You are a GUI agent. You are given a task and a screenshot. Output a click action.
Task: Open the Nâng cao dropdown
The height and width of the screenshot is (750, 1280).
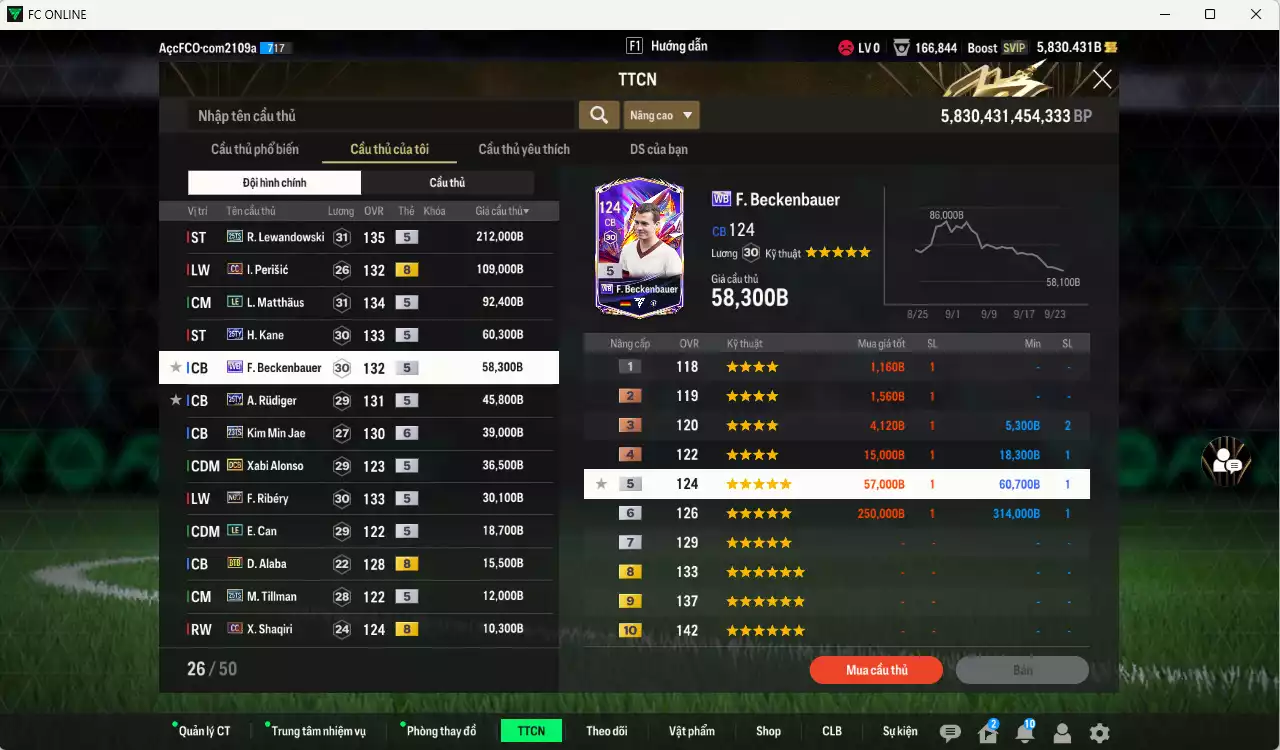click(x=661, y=116)
